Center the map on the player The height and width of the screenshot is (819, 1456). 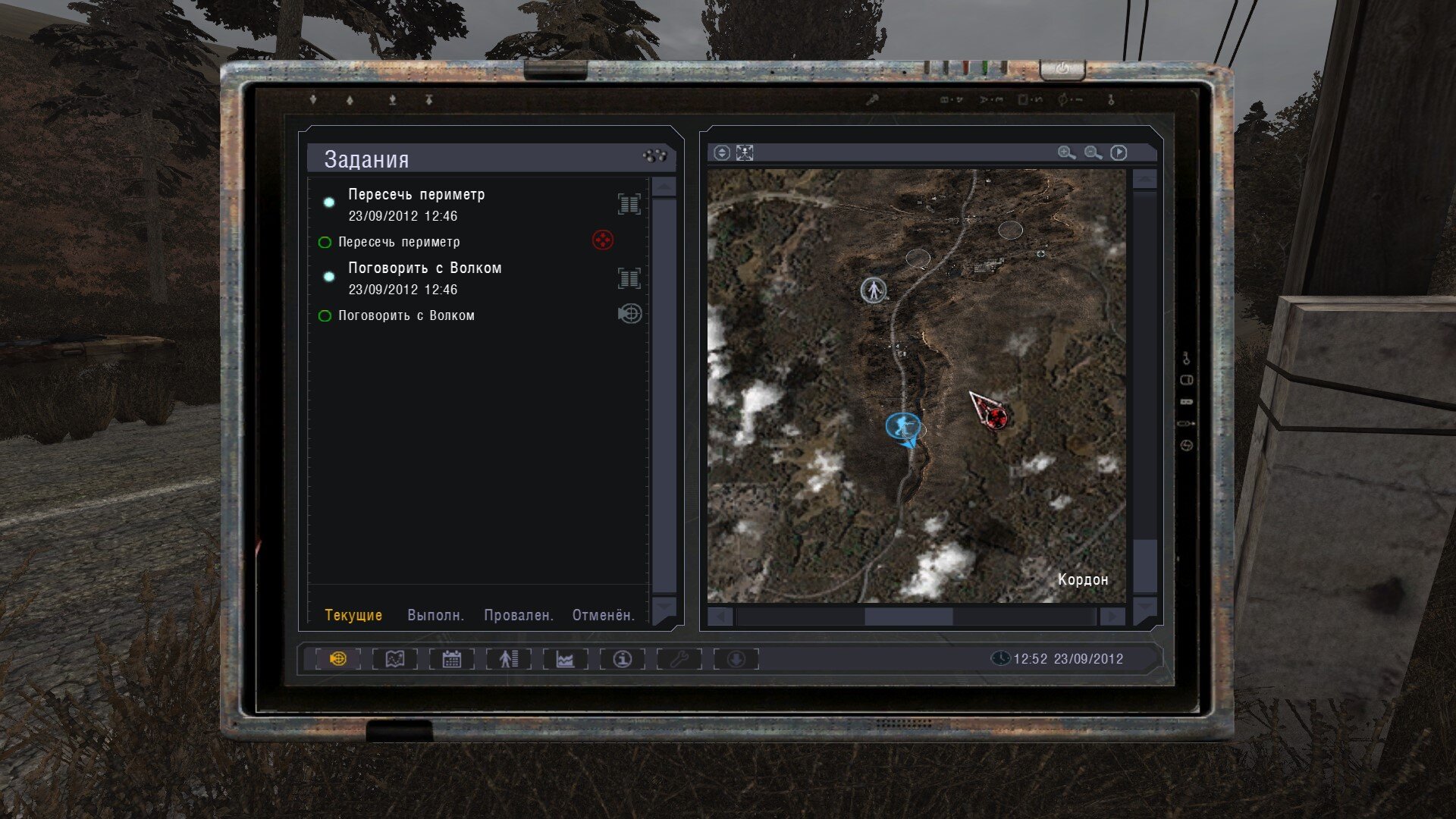(x=745, y=153)
